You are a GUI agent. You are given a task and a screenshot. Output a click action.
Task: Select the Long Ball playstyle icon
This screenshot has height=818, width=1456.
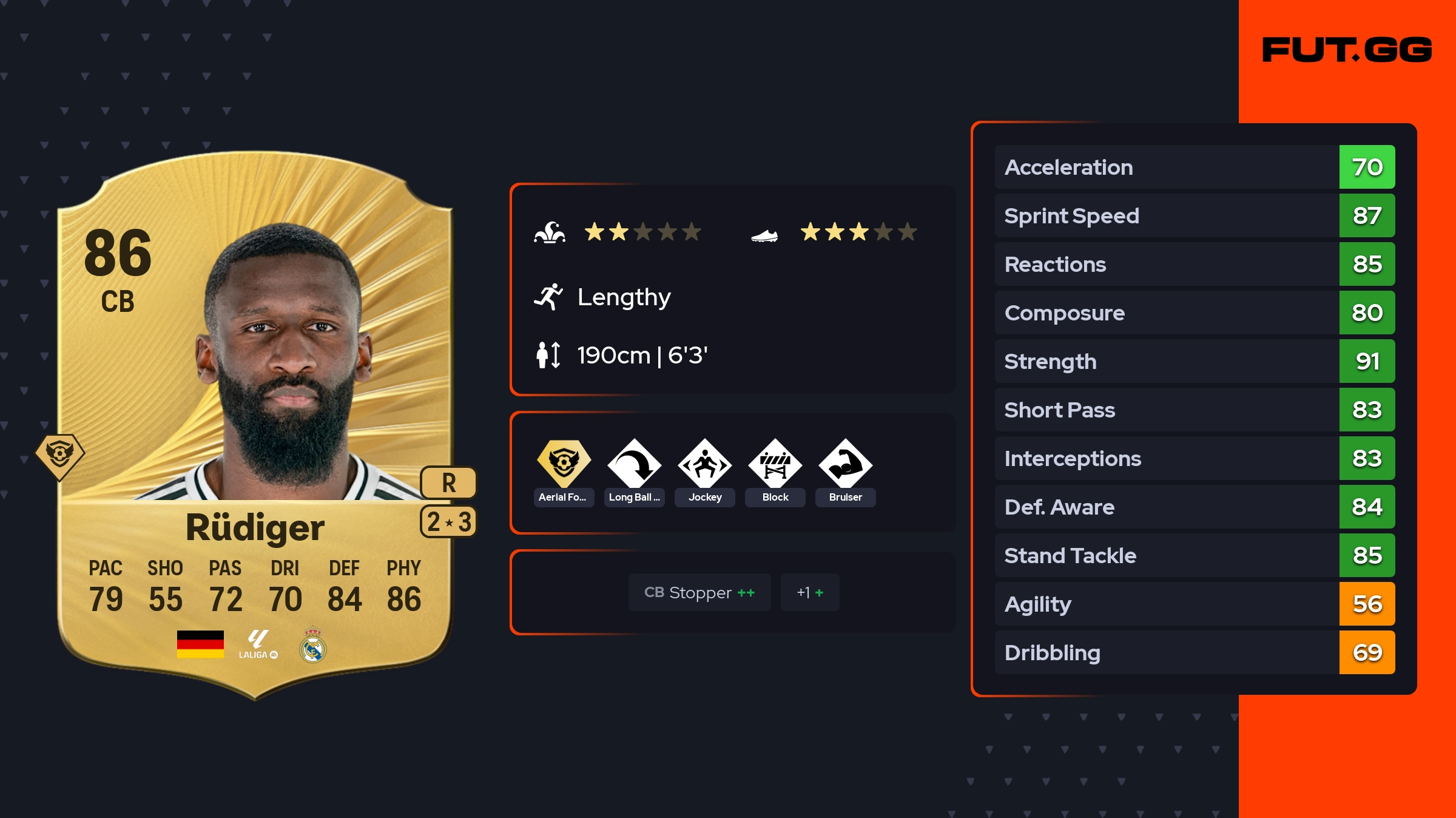click(x=634, y=464)
